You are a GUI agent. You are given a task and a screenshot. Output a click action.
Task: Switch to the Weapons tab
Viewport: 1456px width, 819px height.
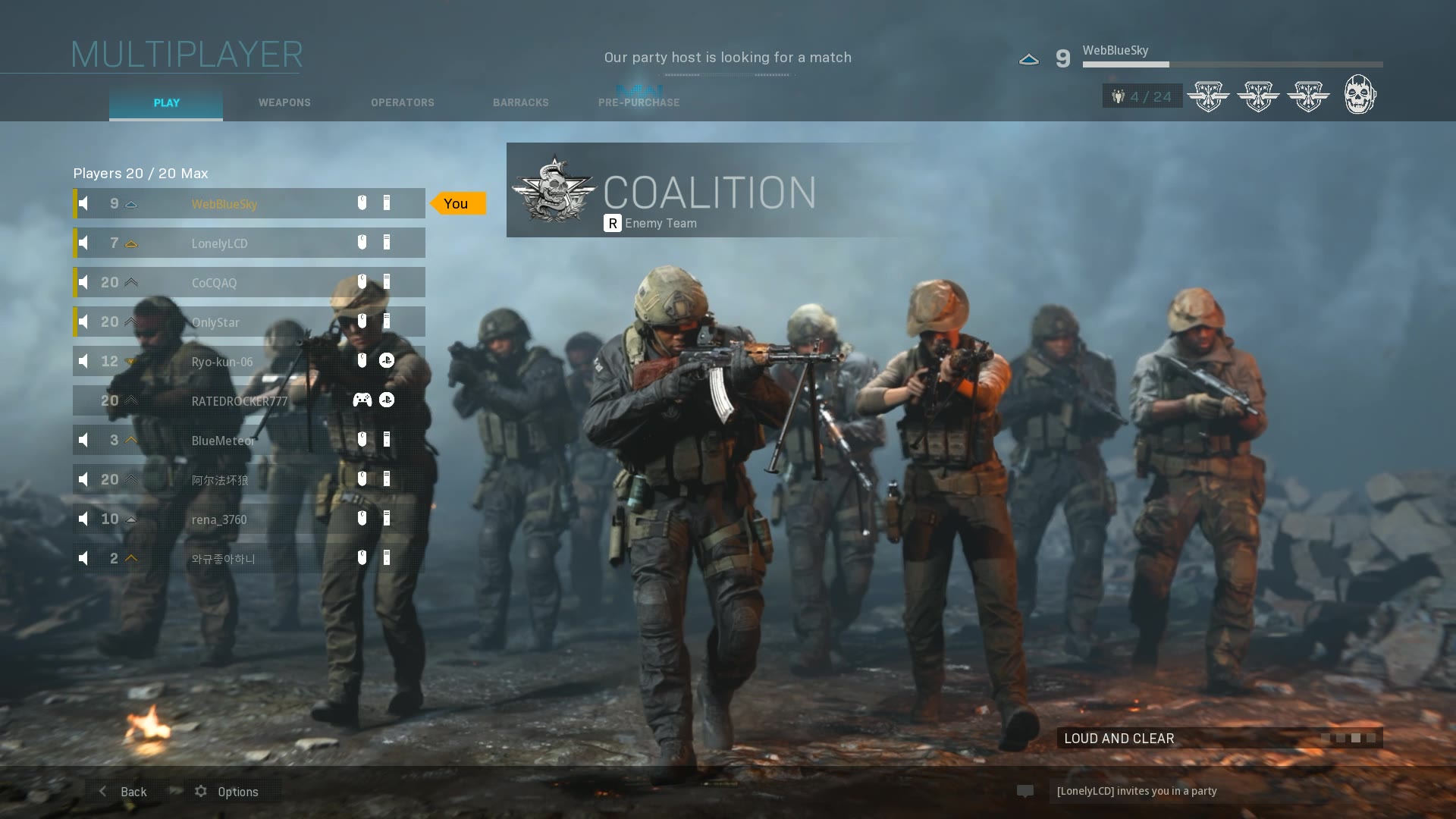click(x=284, y=102)
